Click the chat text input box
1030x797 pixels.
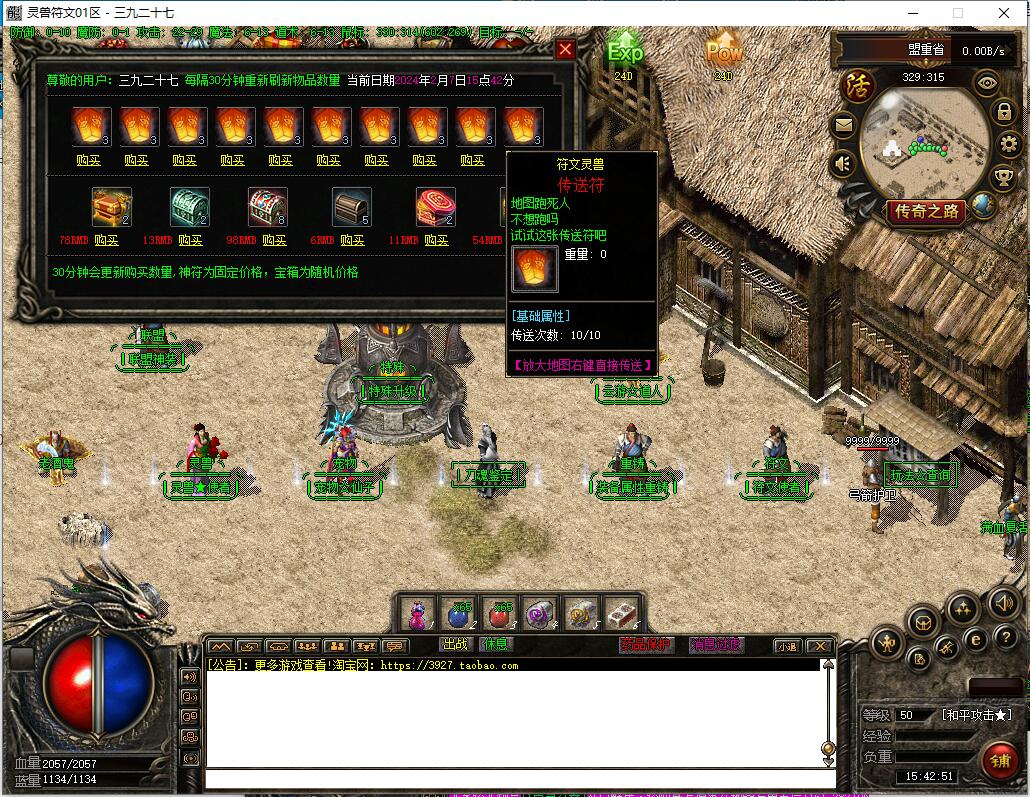[520, 779]
